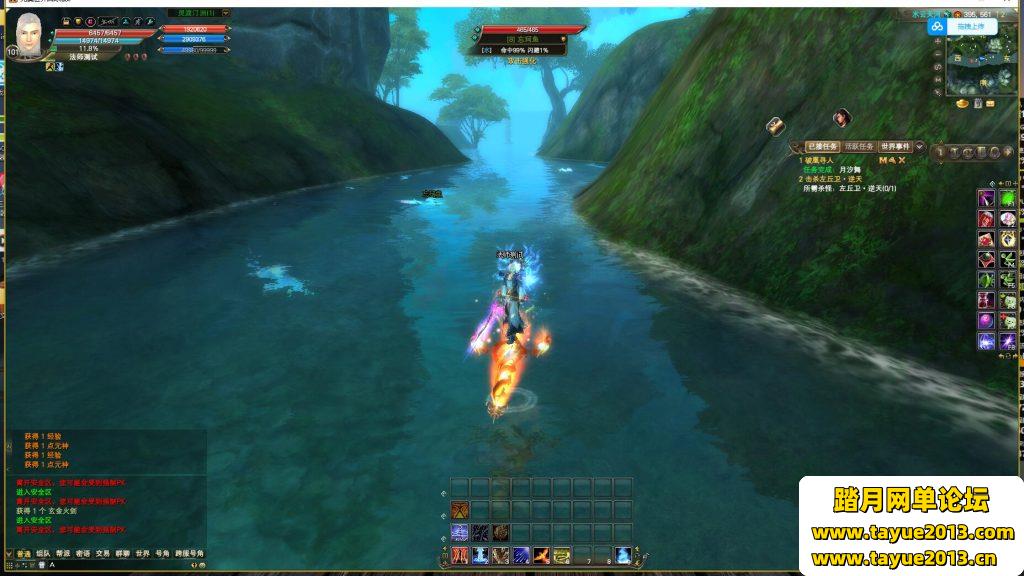
Task: Show the 活跃任务 quest tab
Action: (x=857, y=146)
